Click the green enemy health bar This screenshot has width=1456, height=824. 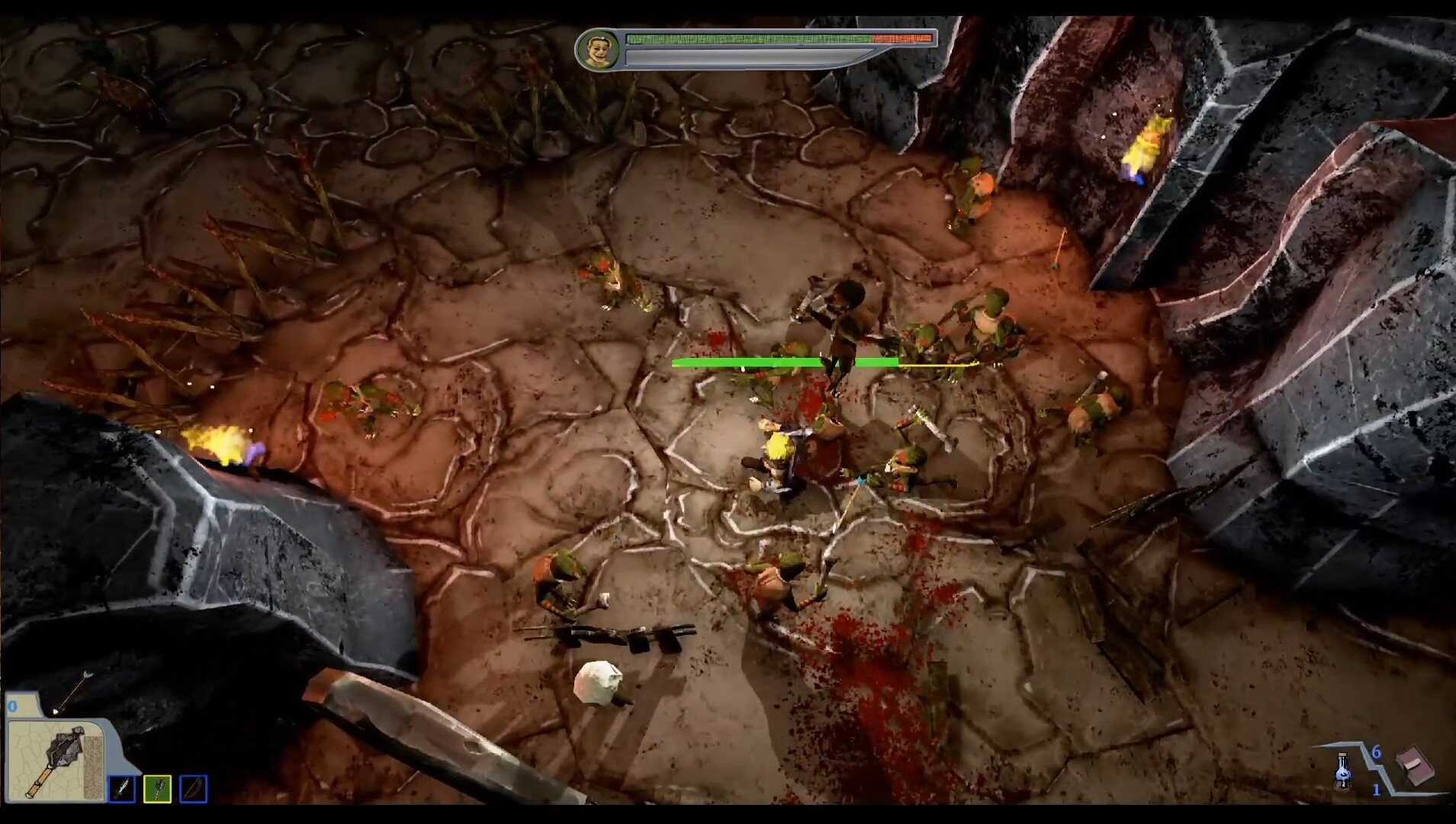point(786,362)
